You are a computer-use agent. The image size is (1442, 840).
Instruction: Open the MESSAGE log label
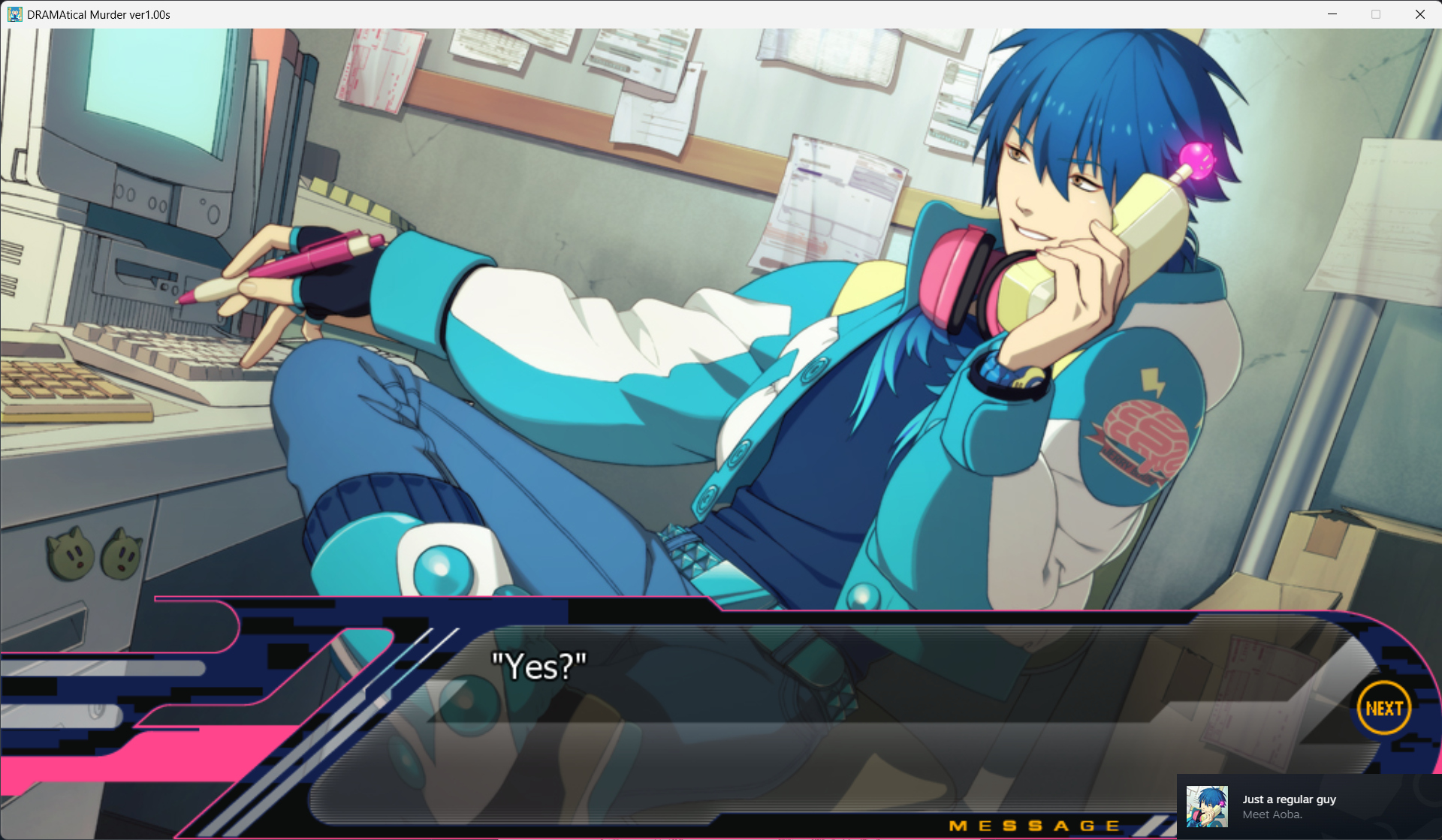coord(1034,826)
